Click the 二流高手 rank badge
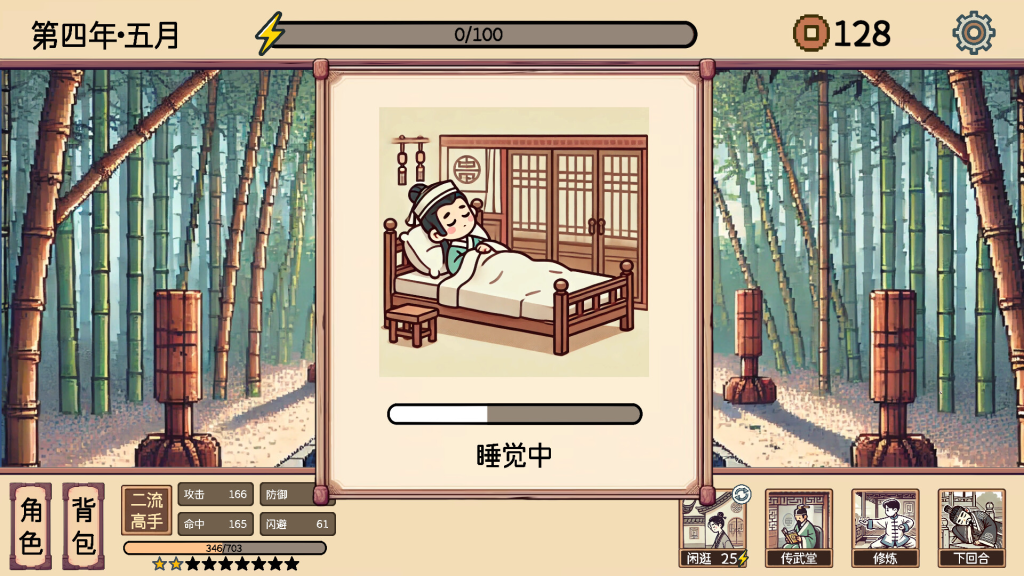1024x576 pixels. click(147, 510)
